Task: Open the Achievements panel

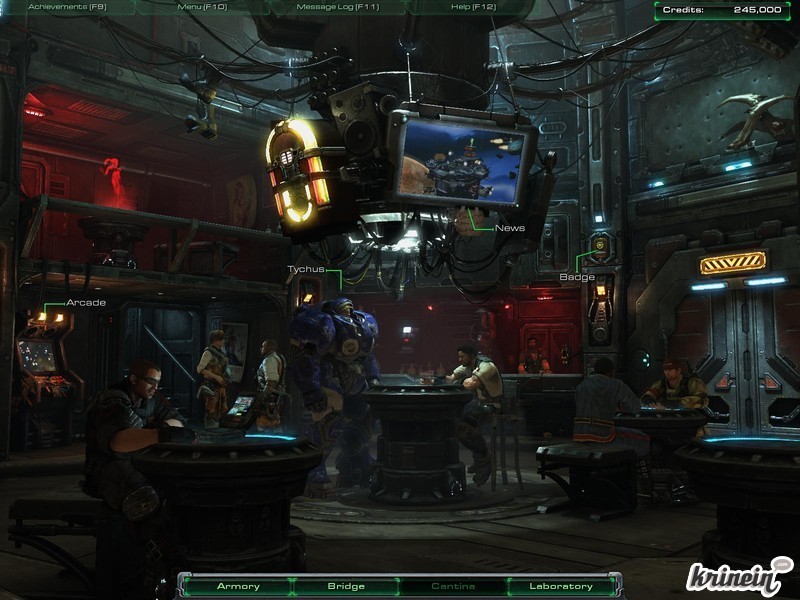Action: click(x=67, y=7)
